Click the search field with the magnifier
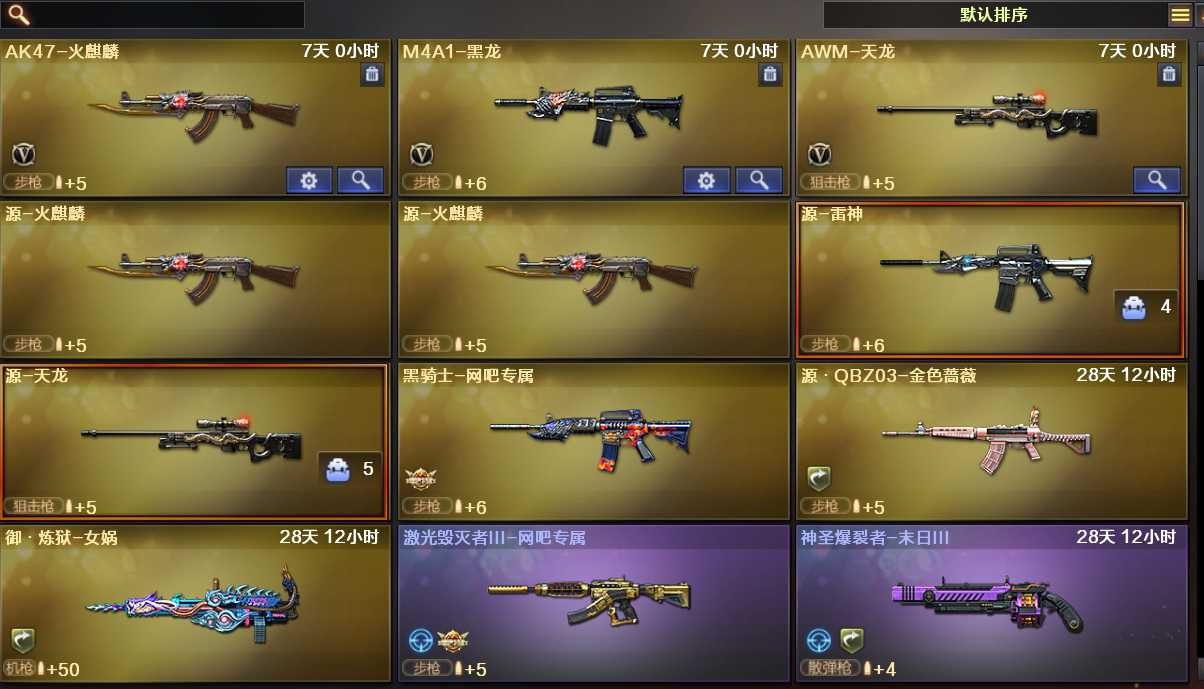 click(x=160, y=15)
